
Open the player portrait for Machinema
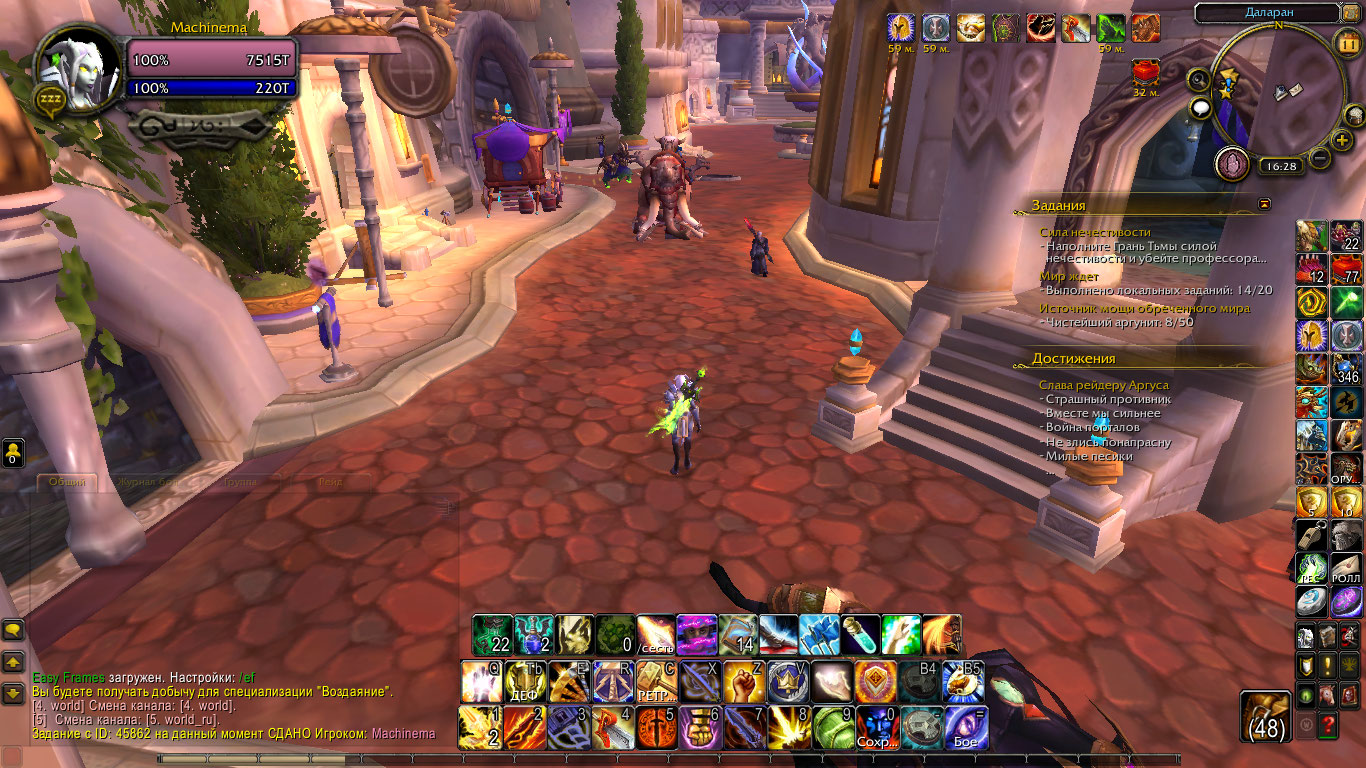[68, 66]
